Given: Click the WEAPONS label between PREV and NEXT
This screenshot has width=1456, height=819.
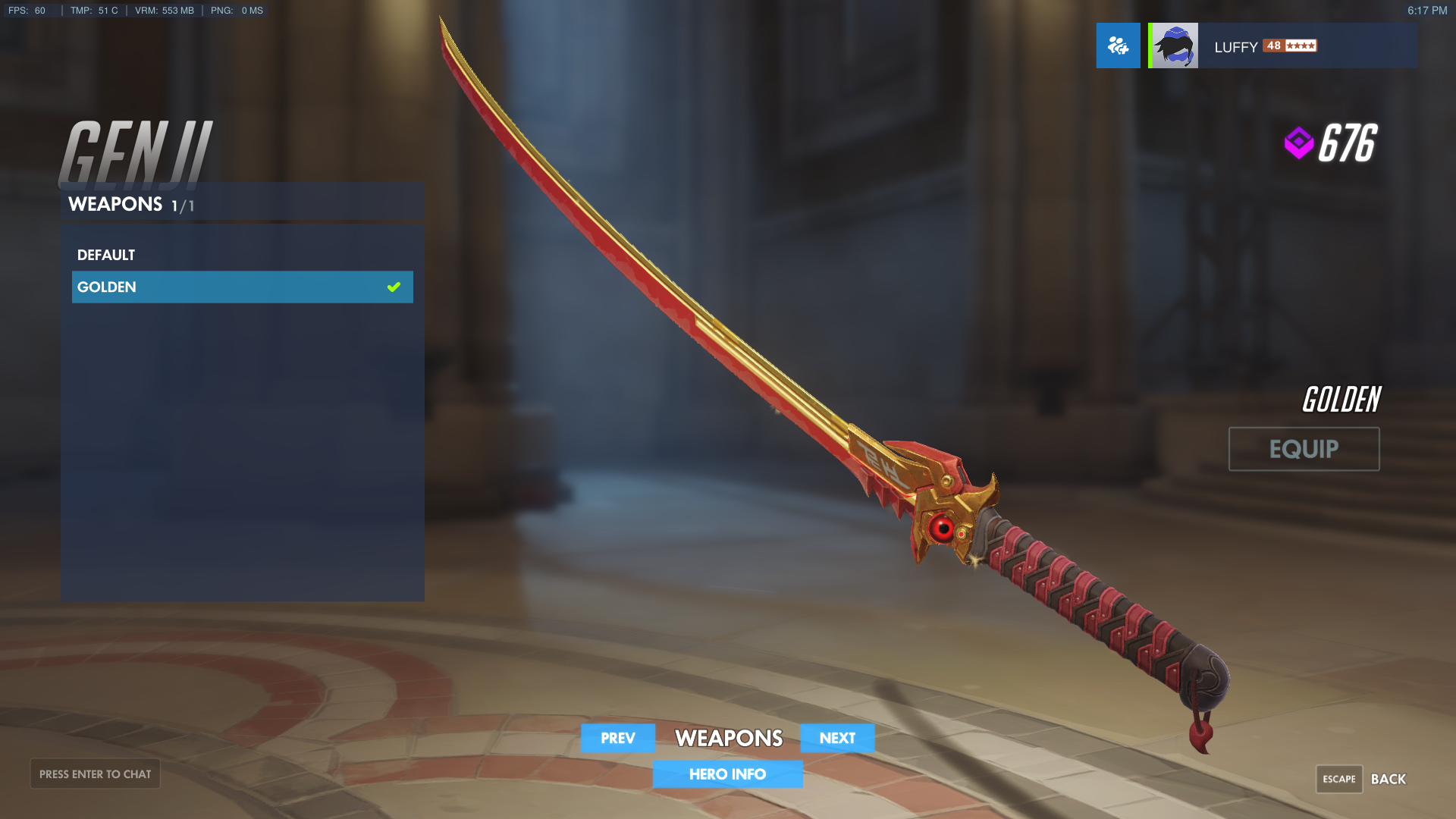Looking at the screenshot, I should pos(728,738).
